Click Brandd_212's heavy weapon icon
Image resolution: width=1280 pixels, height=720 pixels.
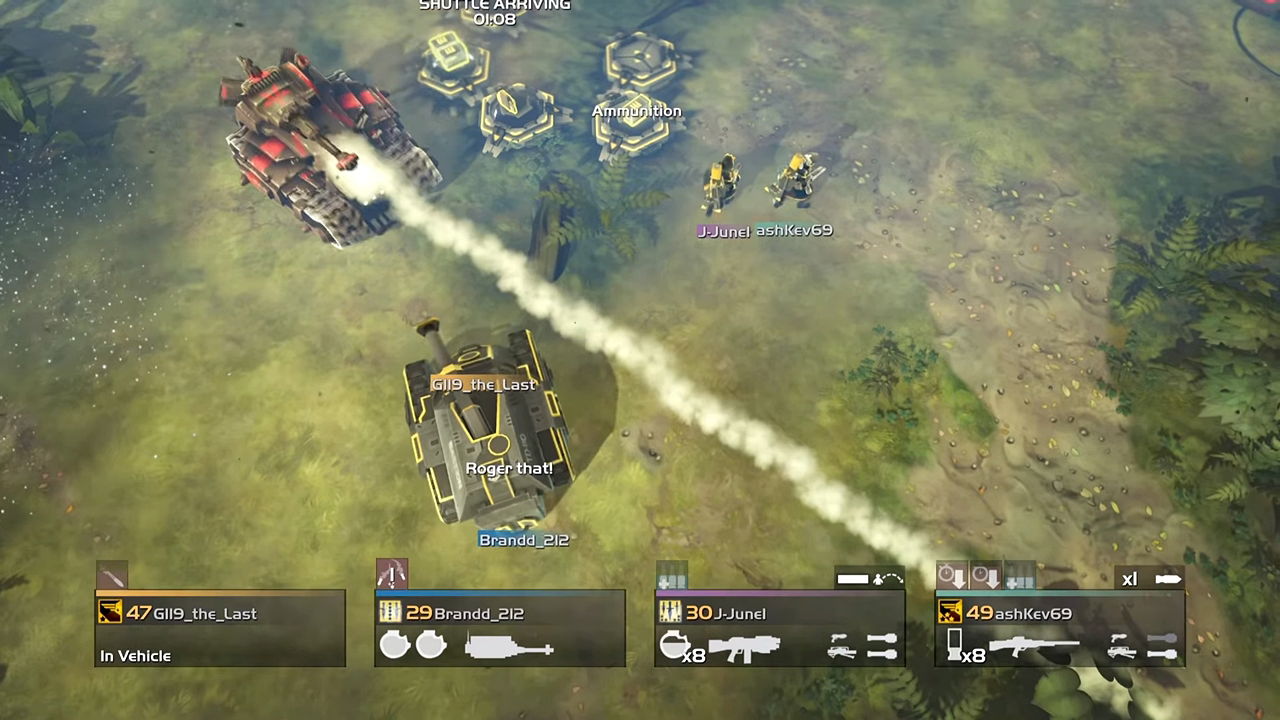509,648
